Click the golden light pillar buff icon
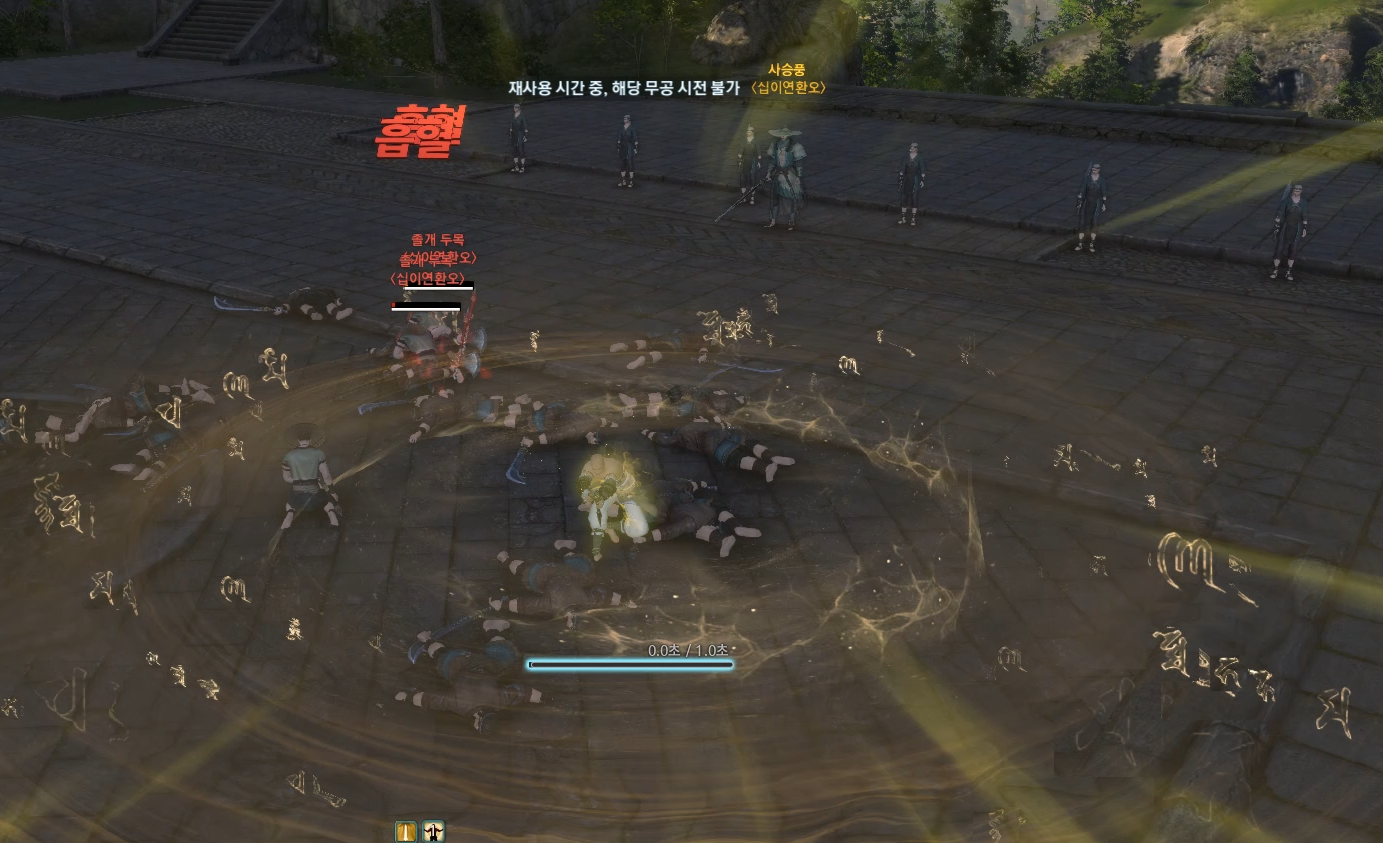This screenshot has height=843, width=1383. [405, 831]
